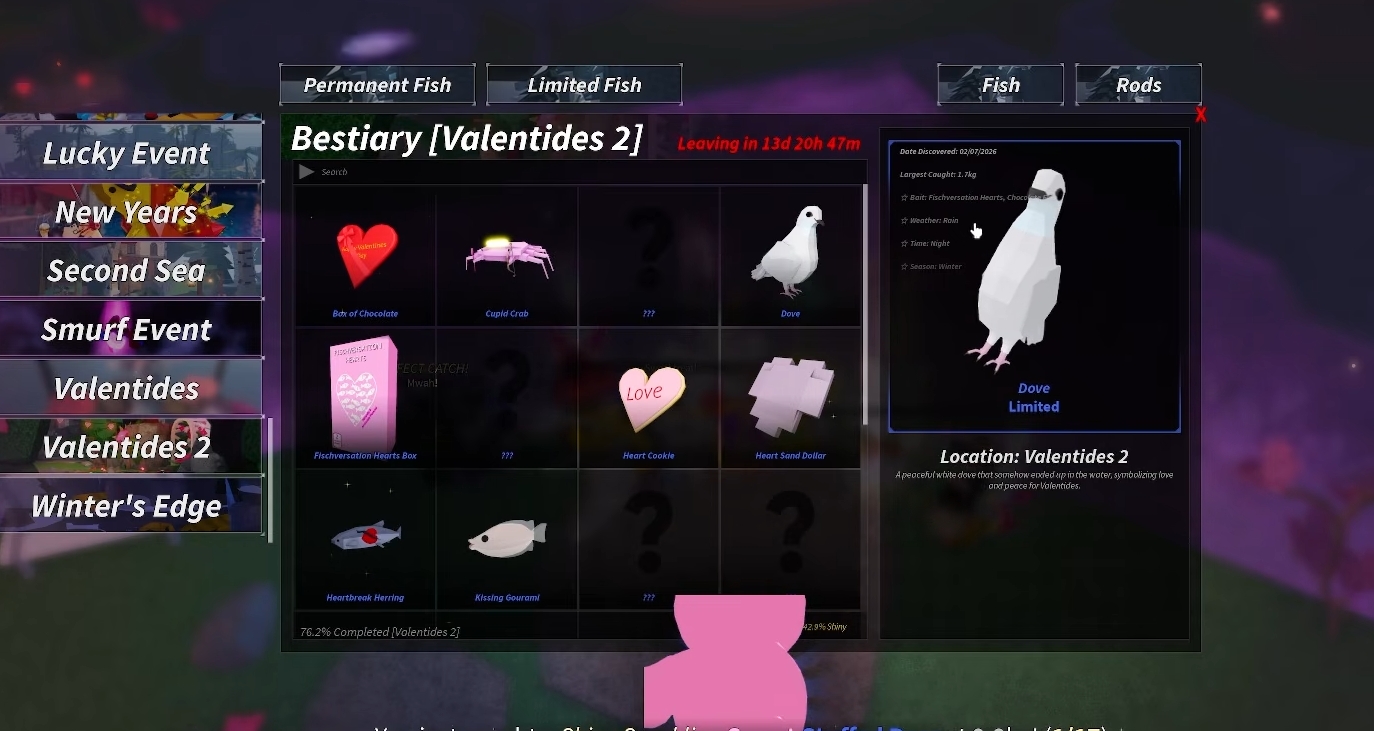This screenshot has height=731, width=1374.
Task: Select Winter's Edge in the sidebar
Action: [126, 506]
